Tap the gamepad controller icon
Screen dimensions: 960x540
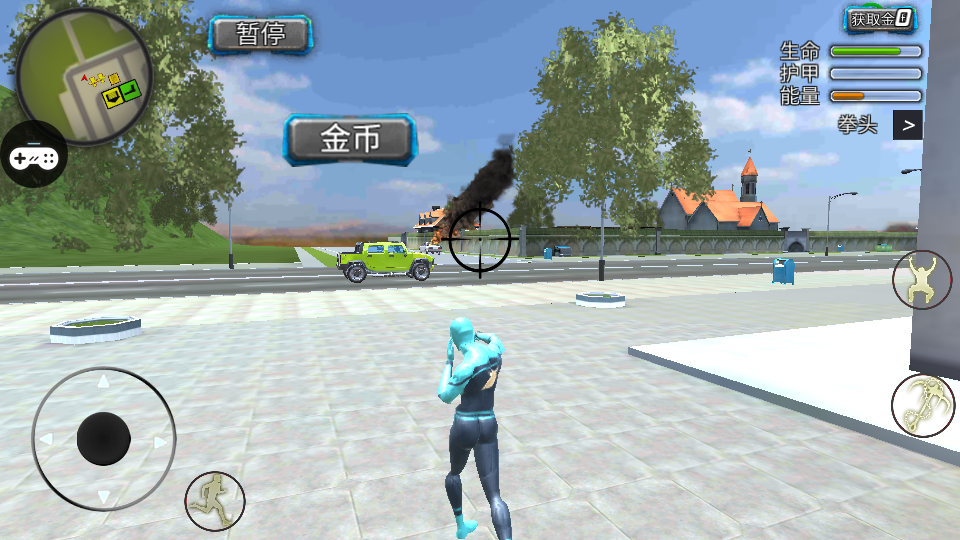click(x=33, y=156)
